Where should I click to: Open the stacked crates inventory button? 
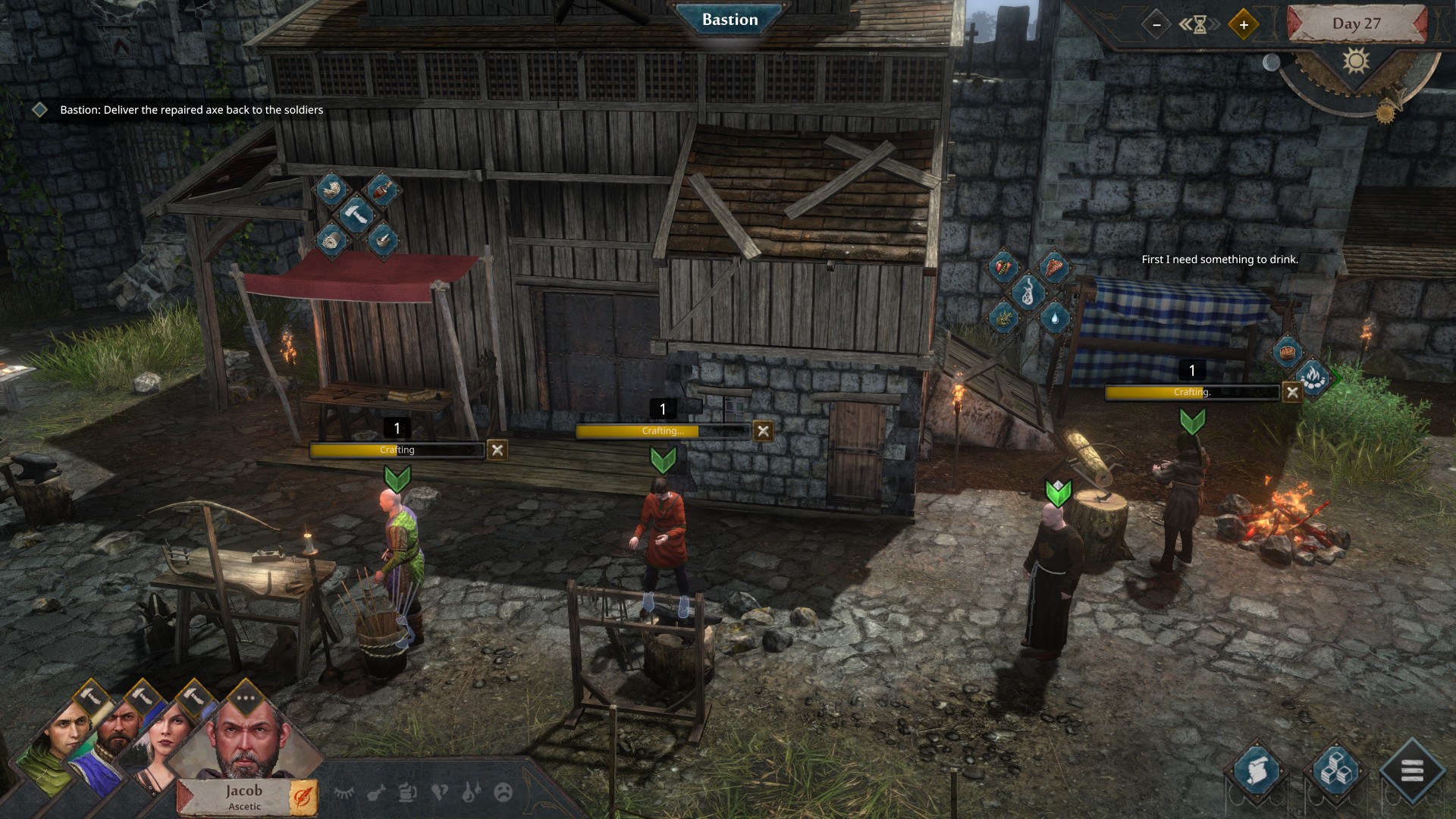point(1335,772)
